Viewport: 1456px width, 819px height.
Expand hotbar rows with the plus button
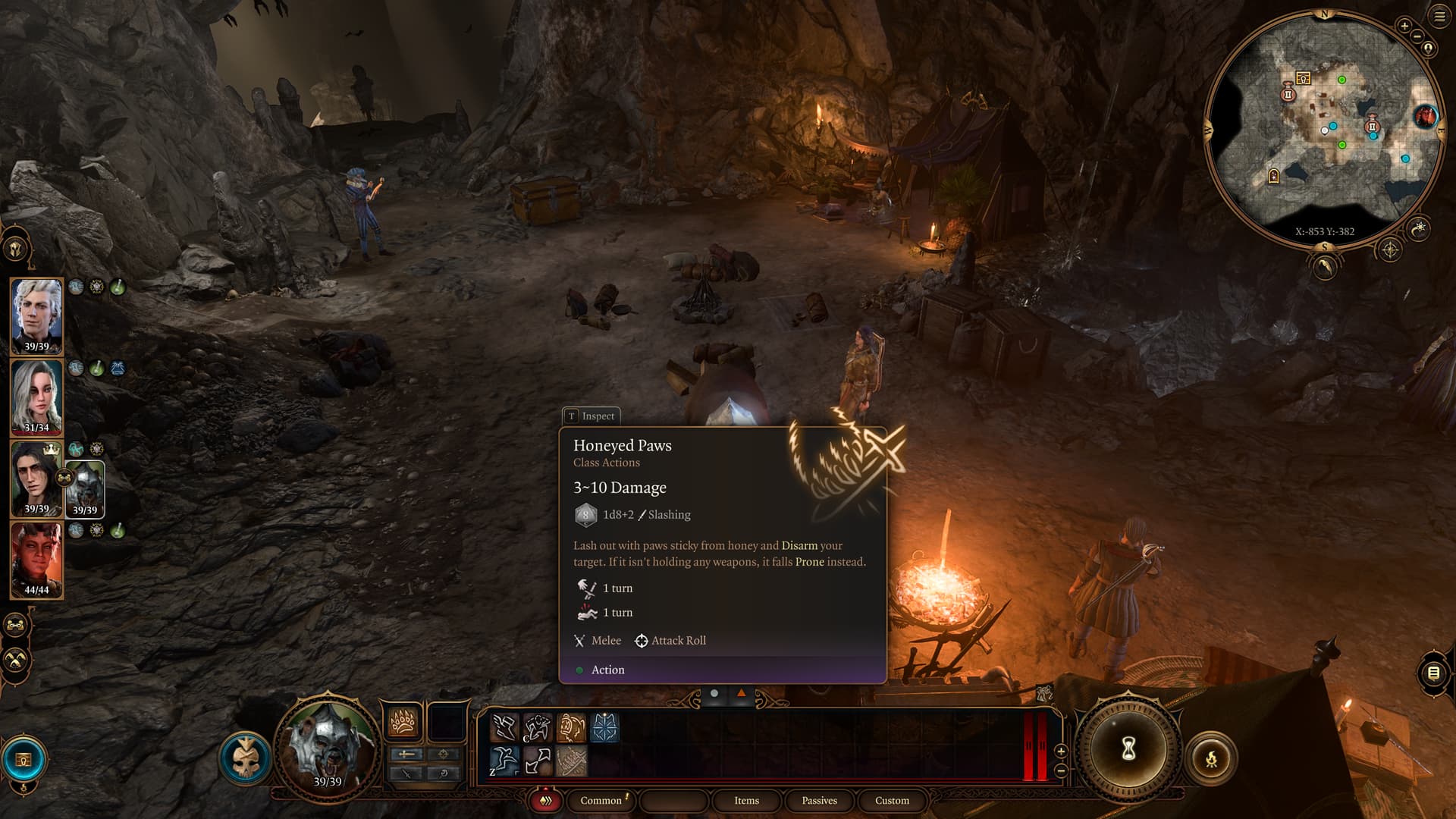point(1061,751)
